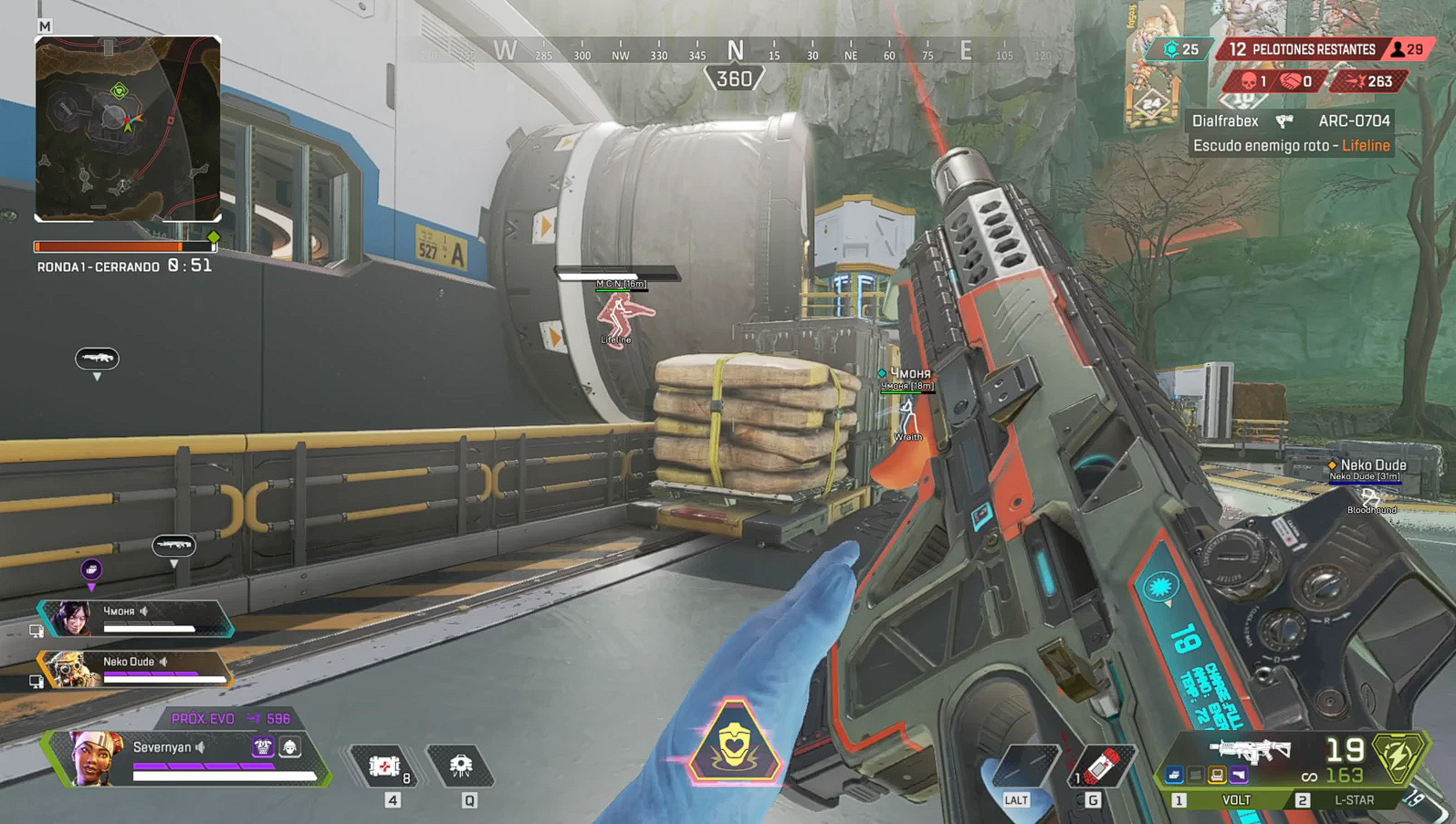Click the squads remaining counter panel
Viewport: 1456px width, 824px height.
coord(1300,49)
